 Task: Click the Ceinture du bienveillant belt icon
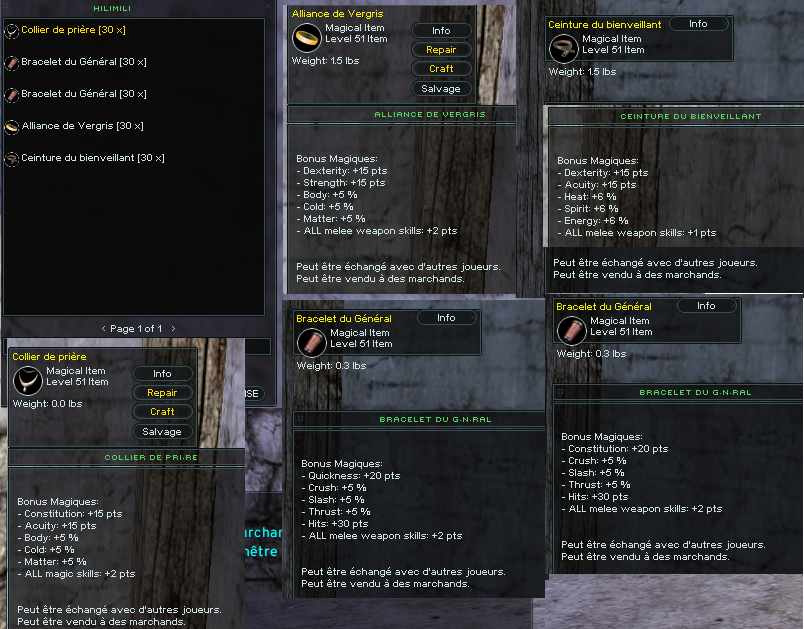click(x=563, y=45)
